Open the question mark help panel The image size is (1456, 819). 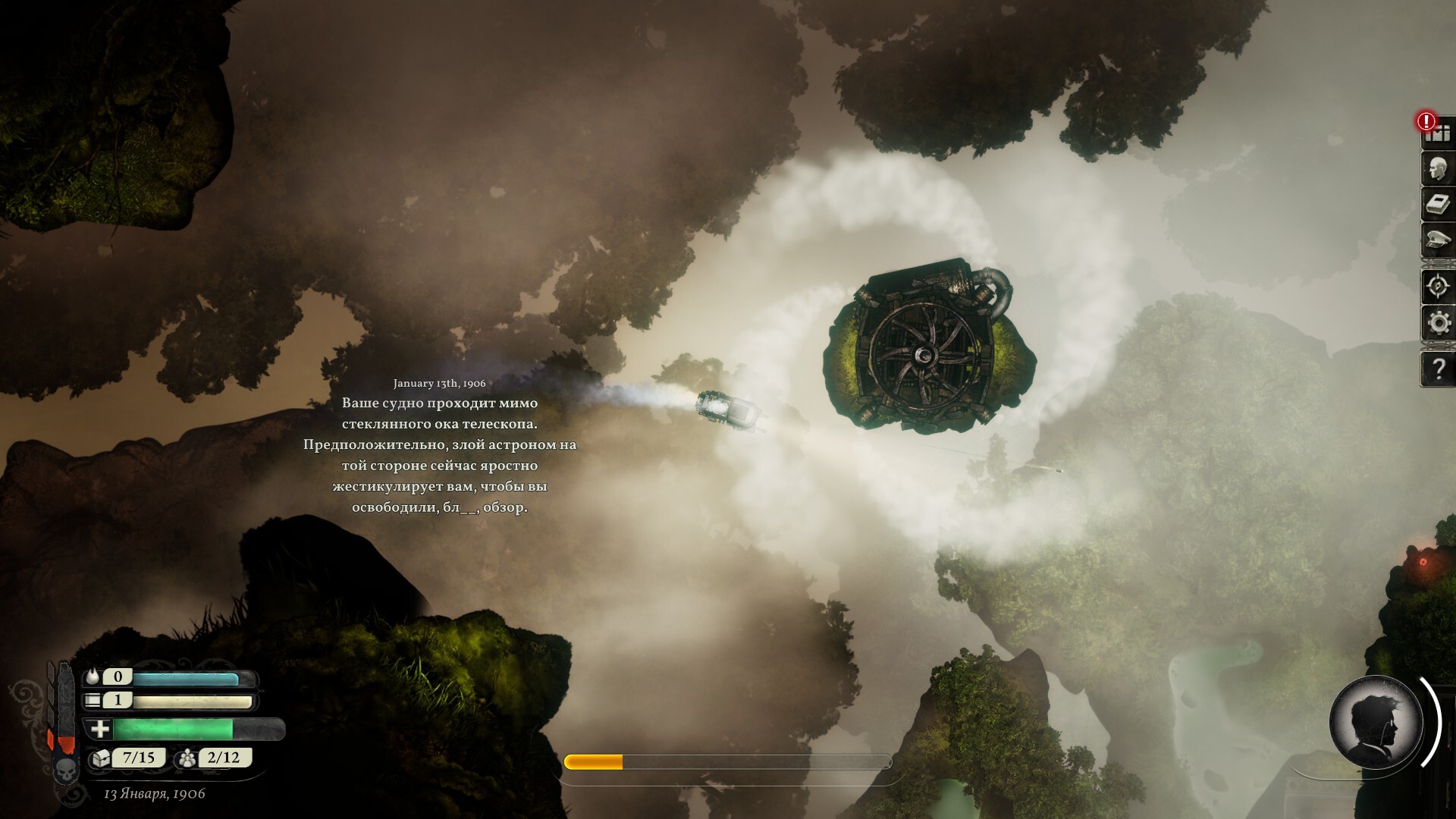tap(1438, 369)
